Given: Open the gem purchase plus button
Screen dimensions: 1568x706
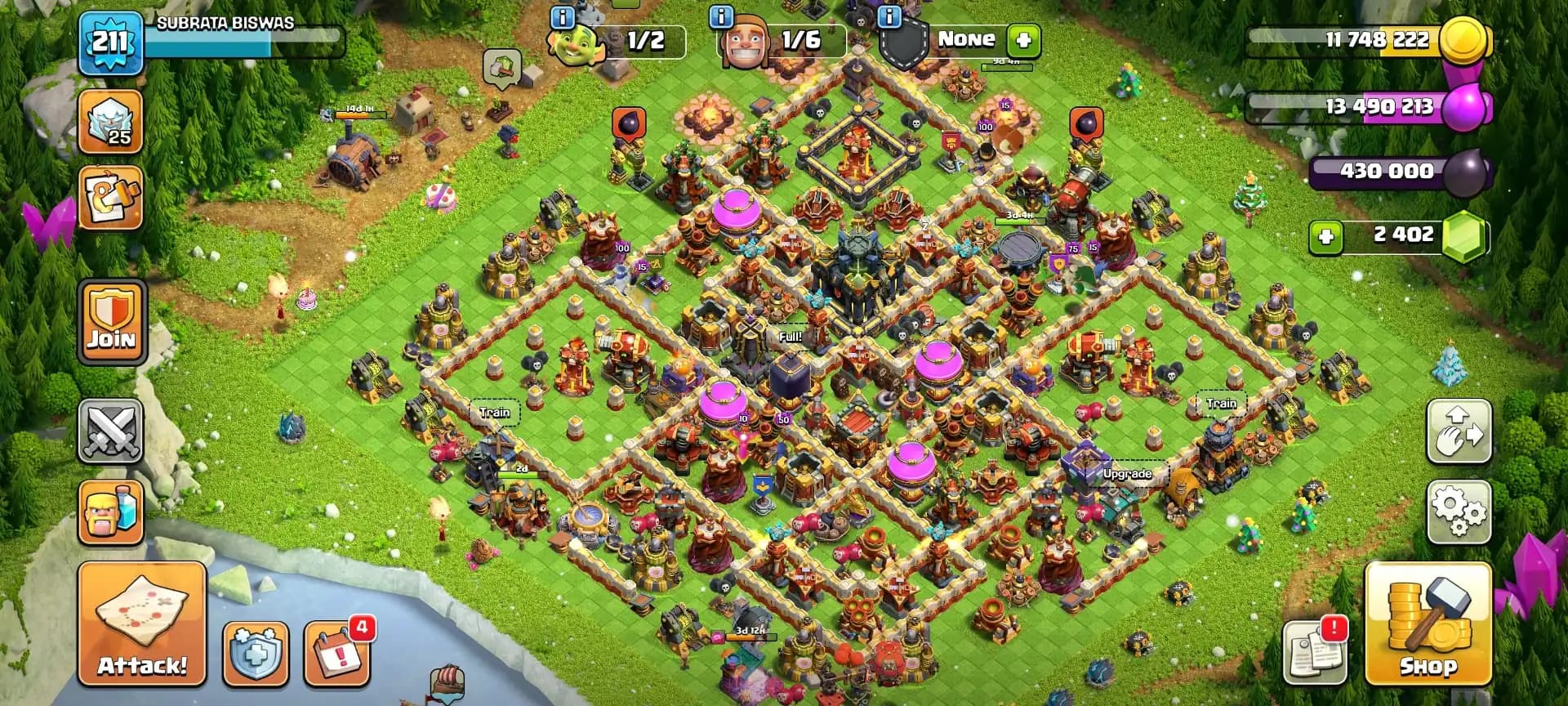Looking at the screenshot, I should point(1325,235).
